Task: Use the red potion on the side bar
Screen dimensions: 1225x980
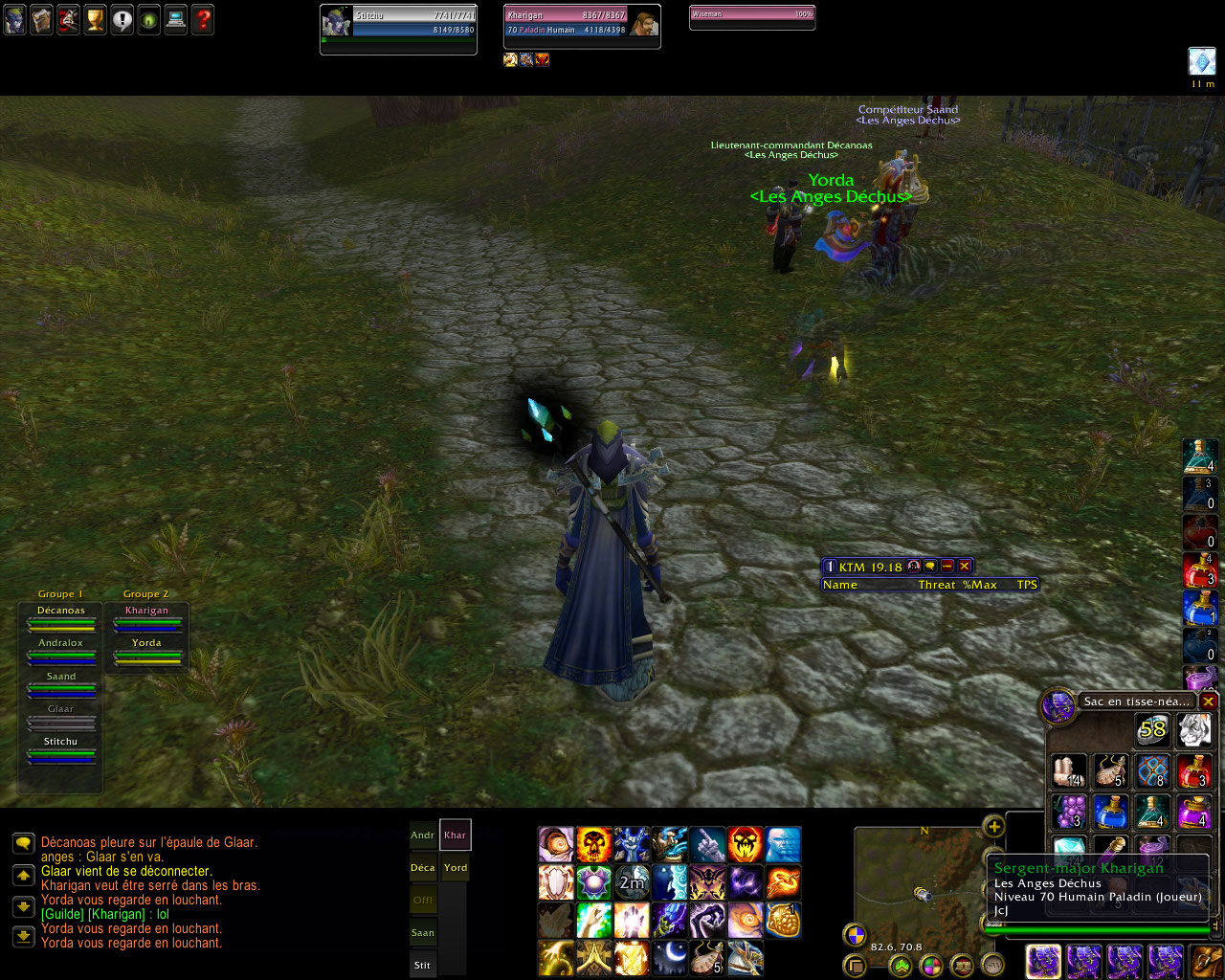Action: (x=1199, y=571)
